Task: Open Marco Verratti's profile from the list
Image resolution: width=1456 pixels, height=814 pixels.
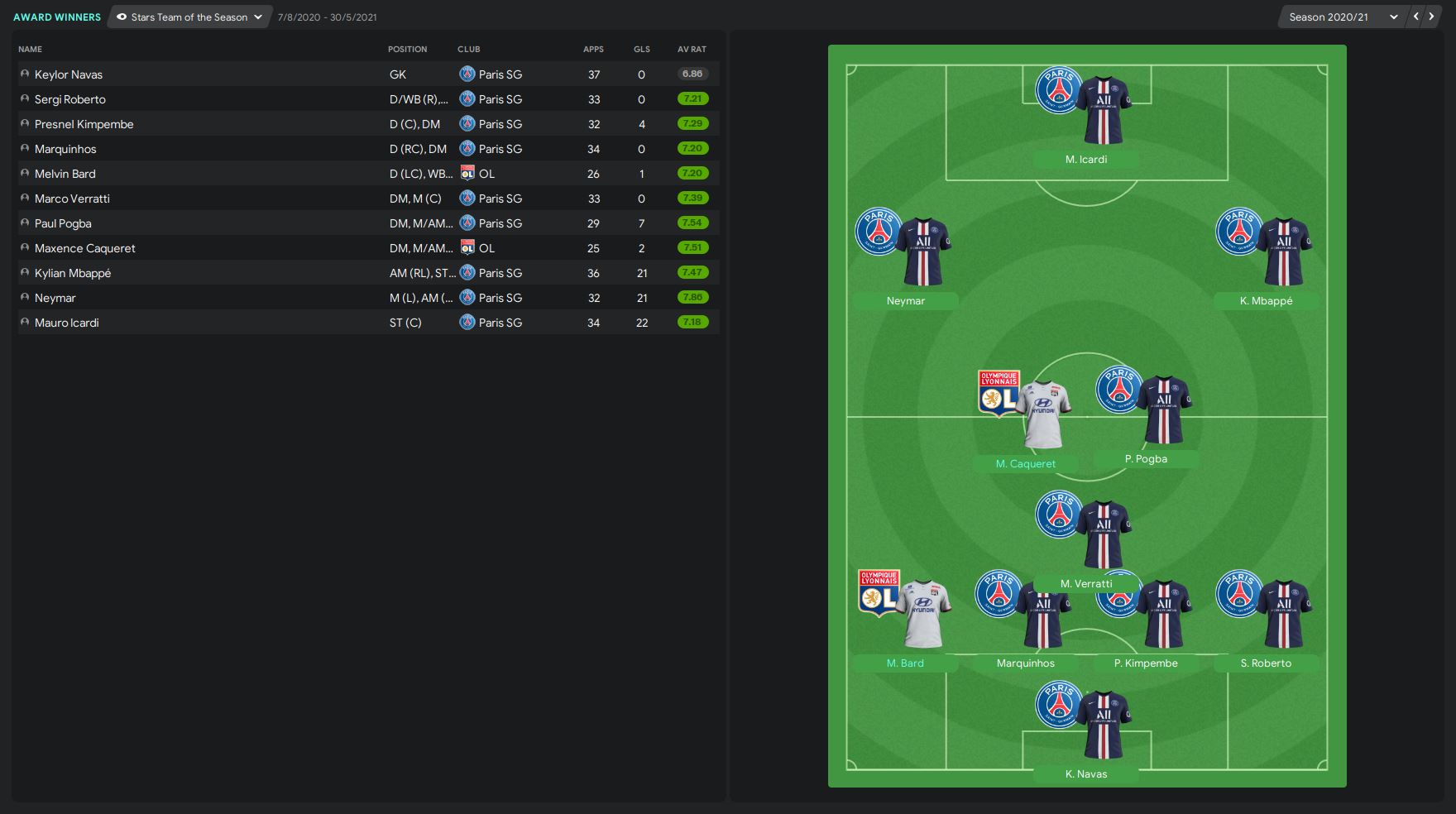Action: 72,199
